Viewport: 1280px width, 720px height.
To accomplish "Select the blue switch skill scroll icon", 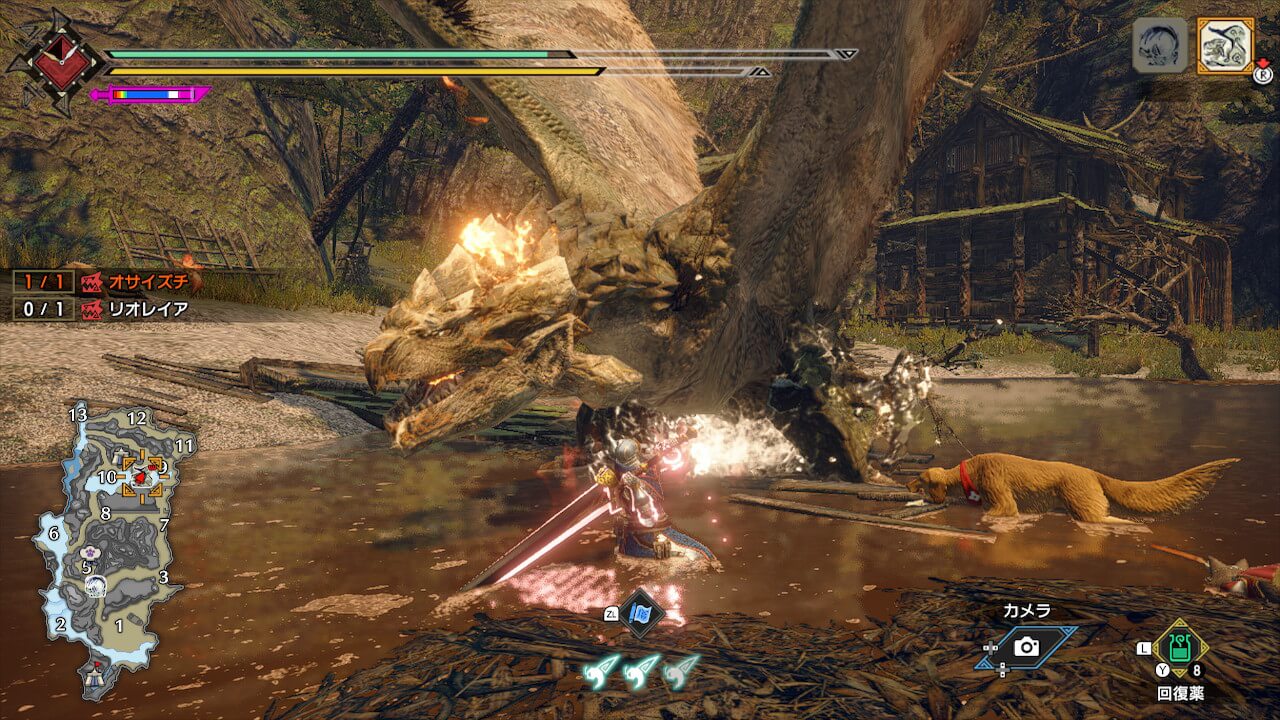I will pyautogui.click(x=641, y=613).
